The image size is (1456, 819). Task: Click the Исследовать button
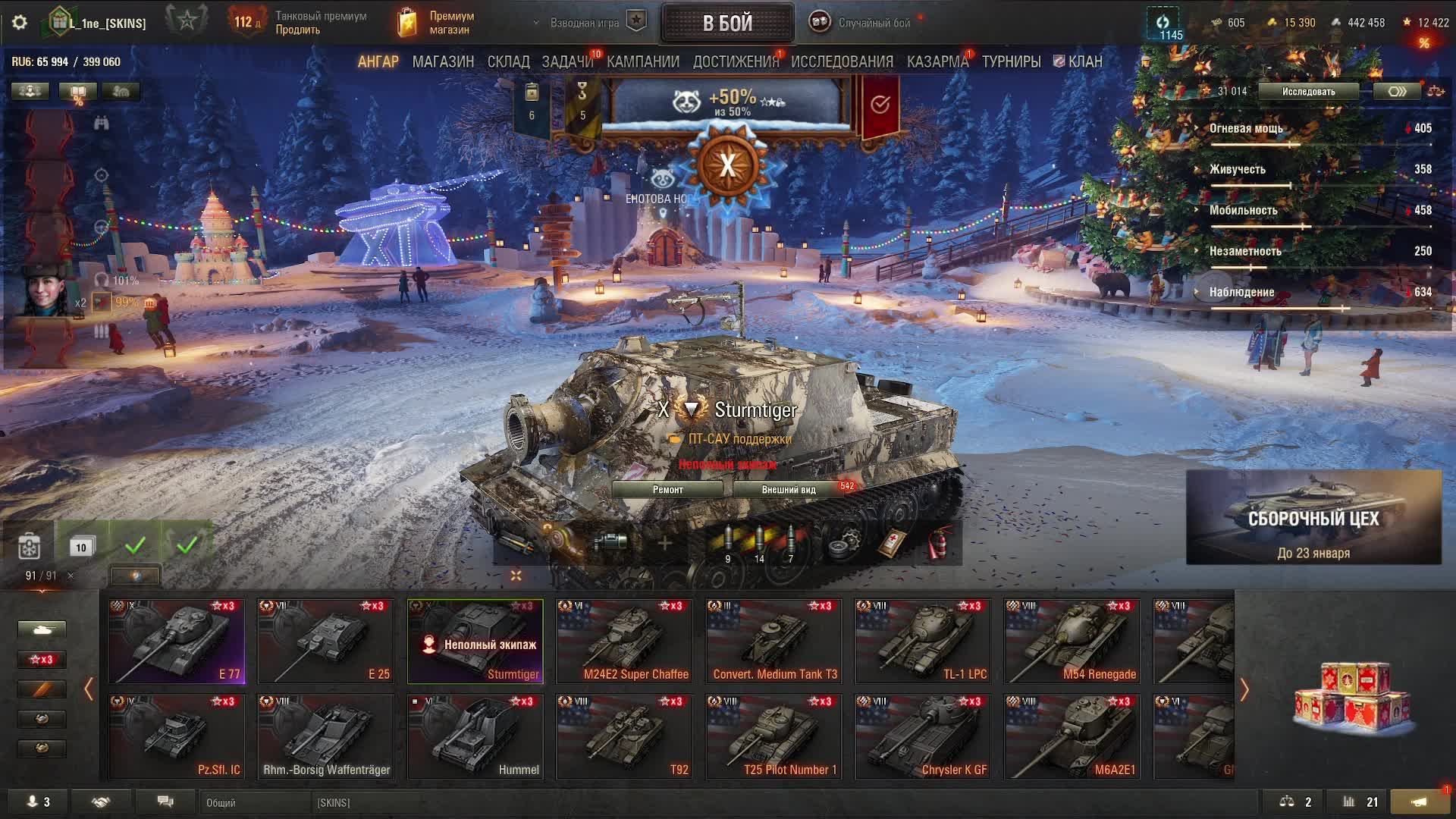[1308, 92]
